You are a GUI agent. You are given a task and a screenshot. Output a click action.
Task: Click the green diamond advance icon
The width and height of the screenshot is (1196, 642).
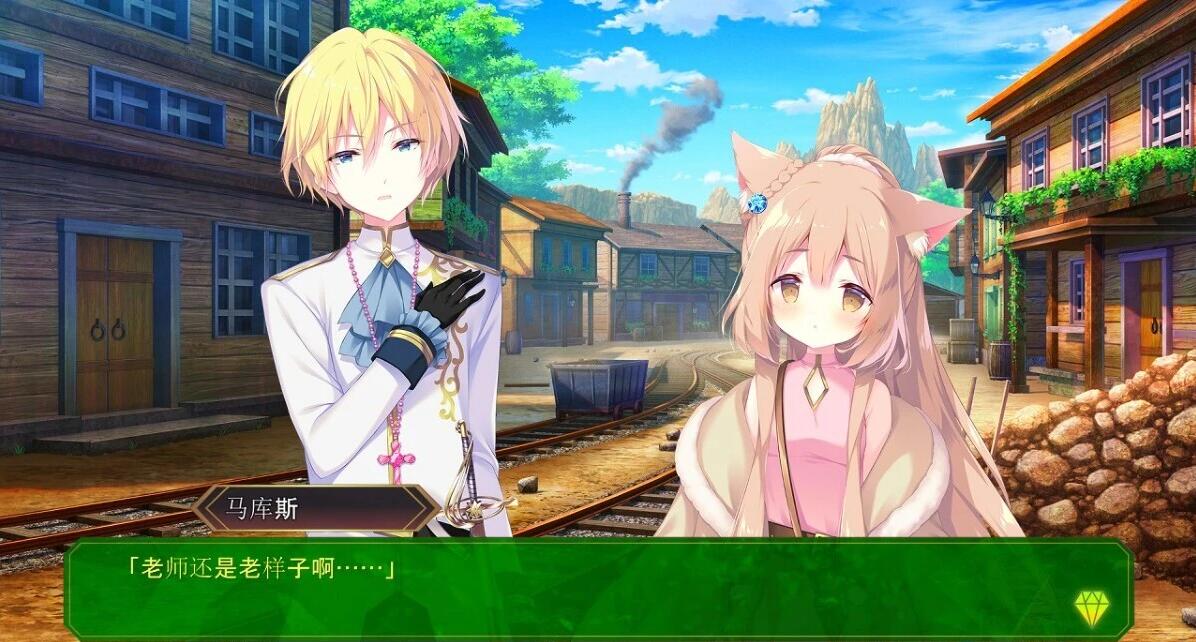tap(1089, 607)
